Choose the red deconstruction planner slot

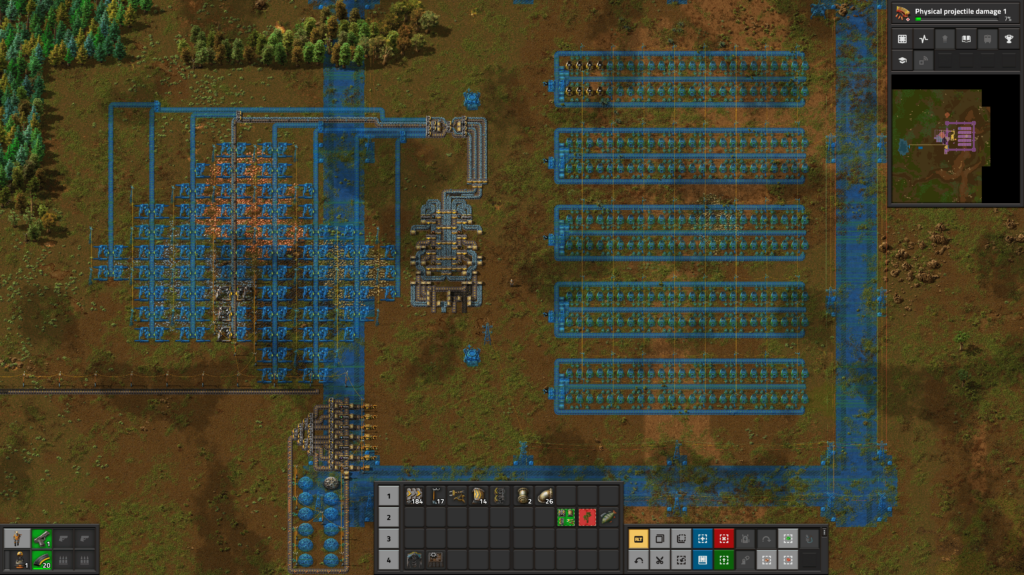[587, 517]
